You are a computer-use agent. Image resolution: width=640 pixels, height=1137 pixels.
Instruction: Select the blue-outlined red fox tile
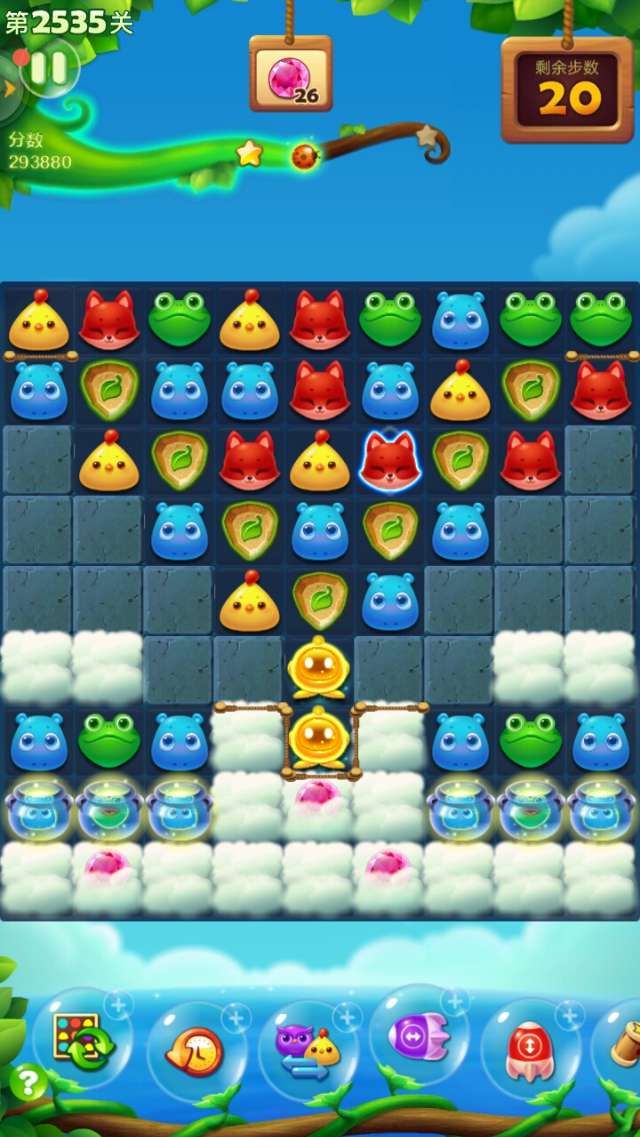click(389, 461)
